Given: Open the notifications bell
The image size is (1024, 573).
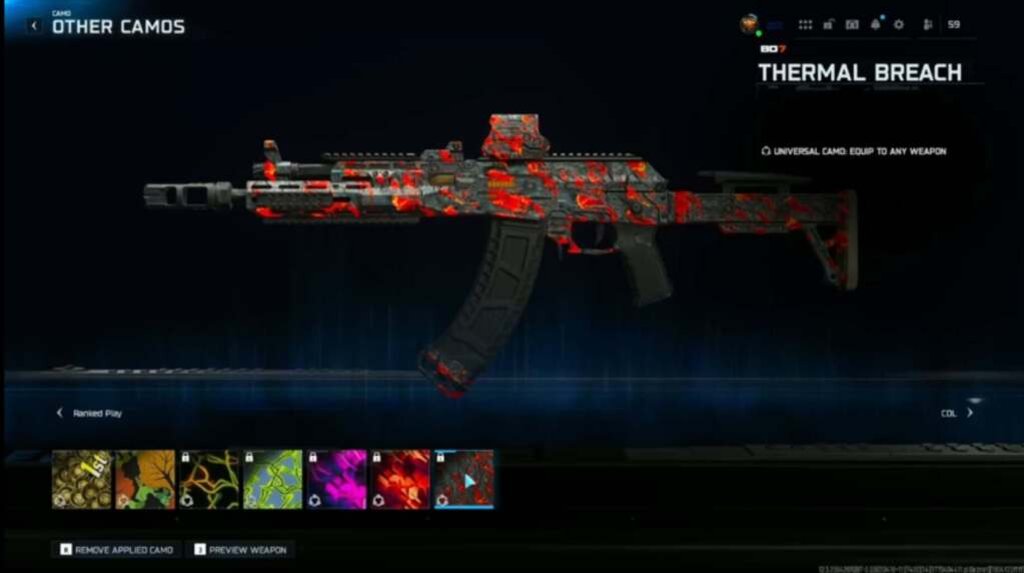Looking at the screenshot, I should tap(875, 24).
